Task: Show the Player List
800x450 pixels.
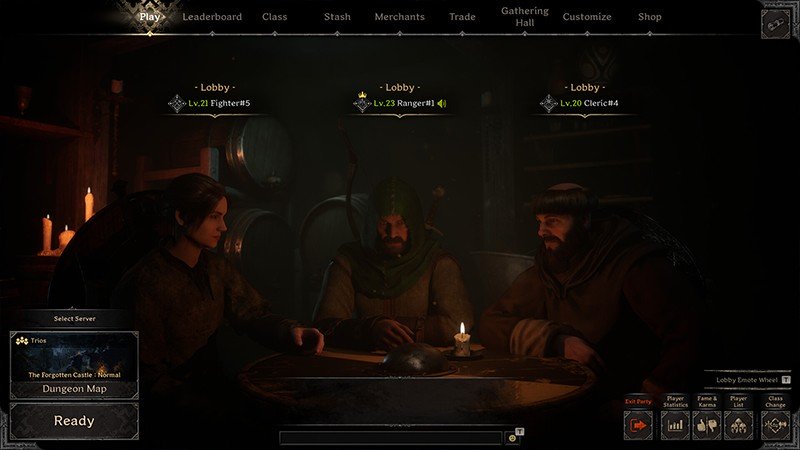Action: (x=738, y=424)
